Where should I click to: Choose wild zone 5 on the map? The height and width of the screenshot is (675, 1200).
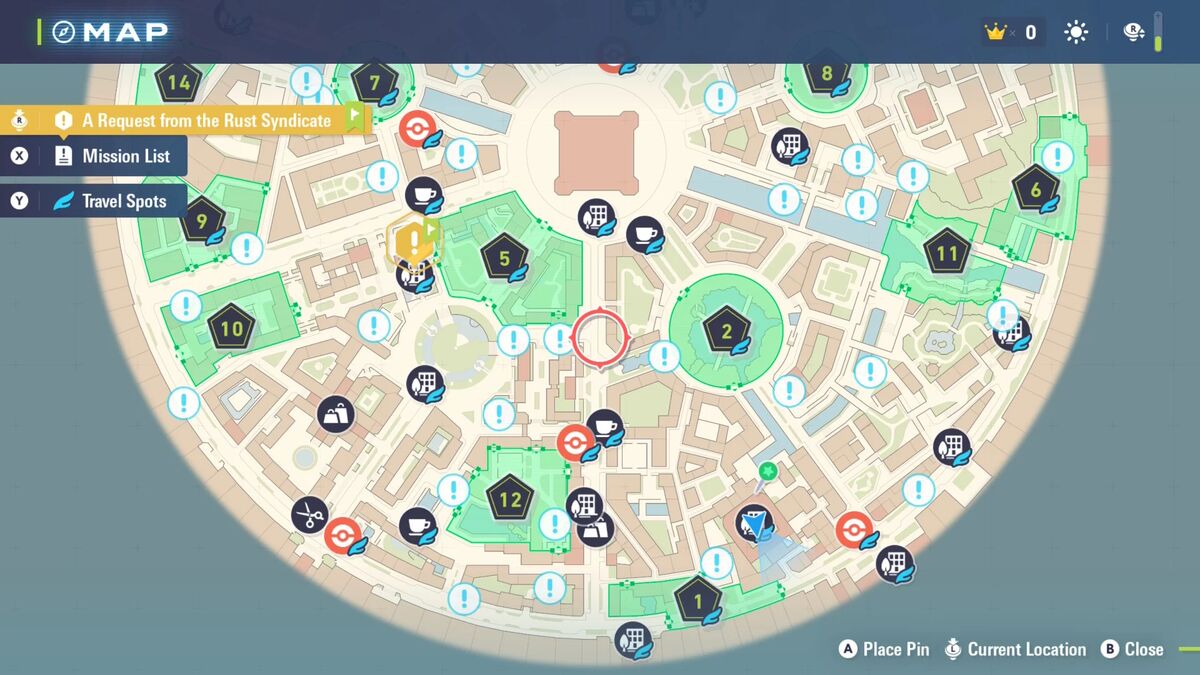504,259
